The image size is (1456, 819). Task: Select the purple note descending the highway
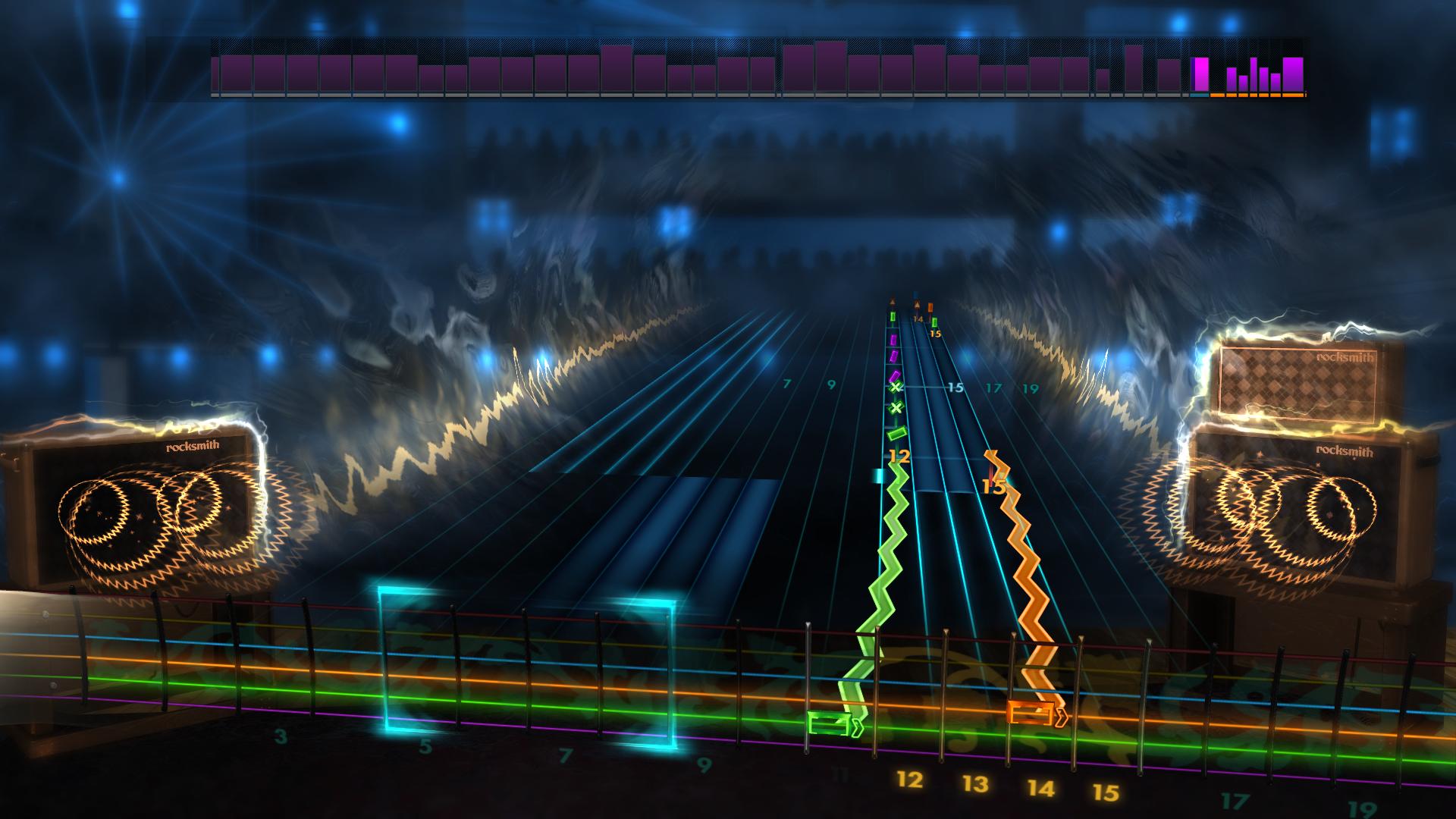coord(895,376)
